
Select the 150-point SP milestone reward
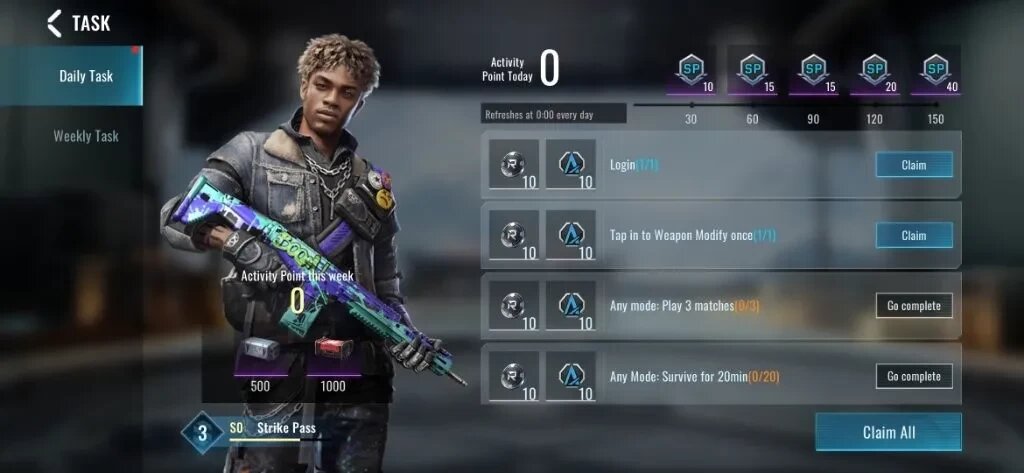tap(936, 72)
